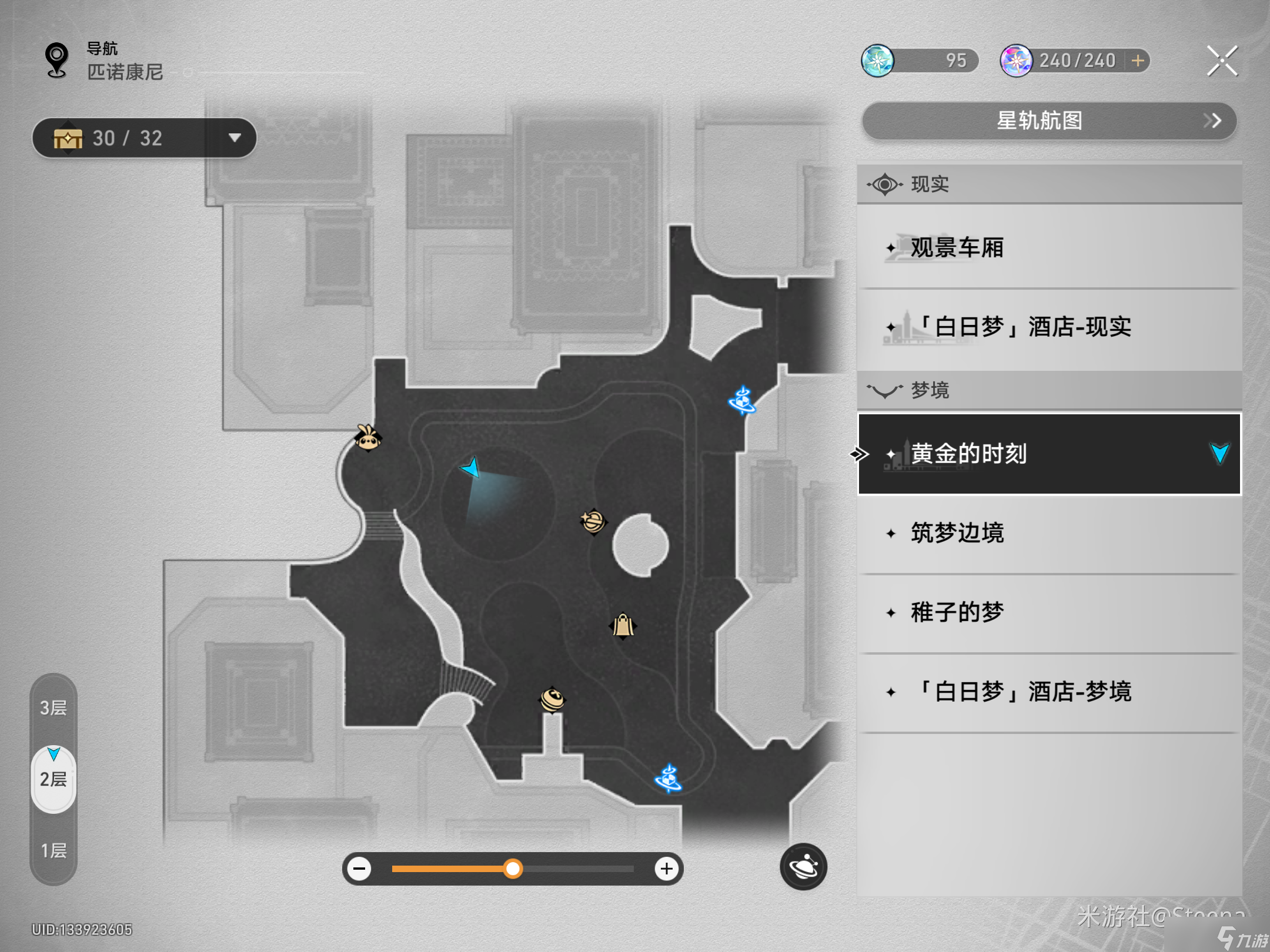Switch to floor 3层
The width and height of the screenshot is (1270, 952).
pos(54,708)
